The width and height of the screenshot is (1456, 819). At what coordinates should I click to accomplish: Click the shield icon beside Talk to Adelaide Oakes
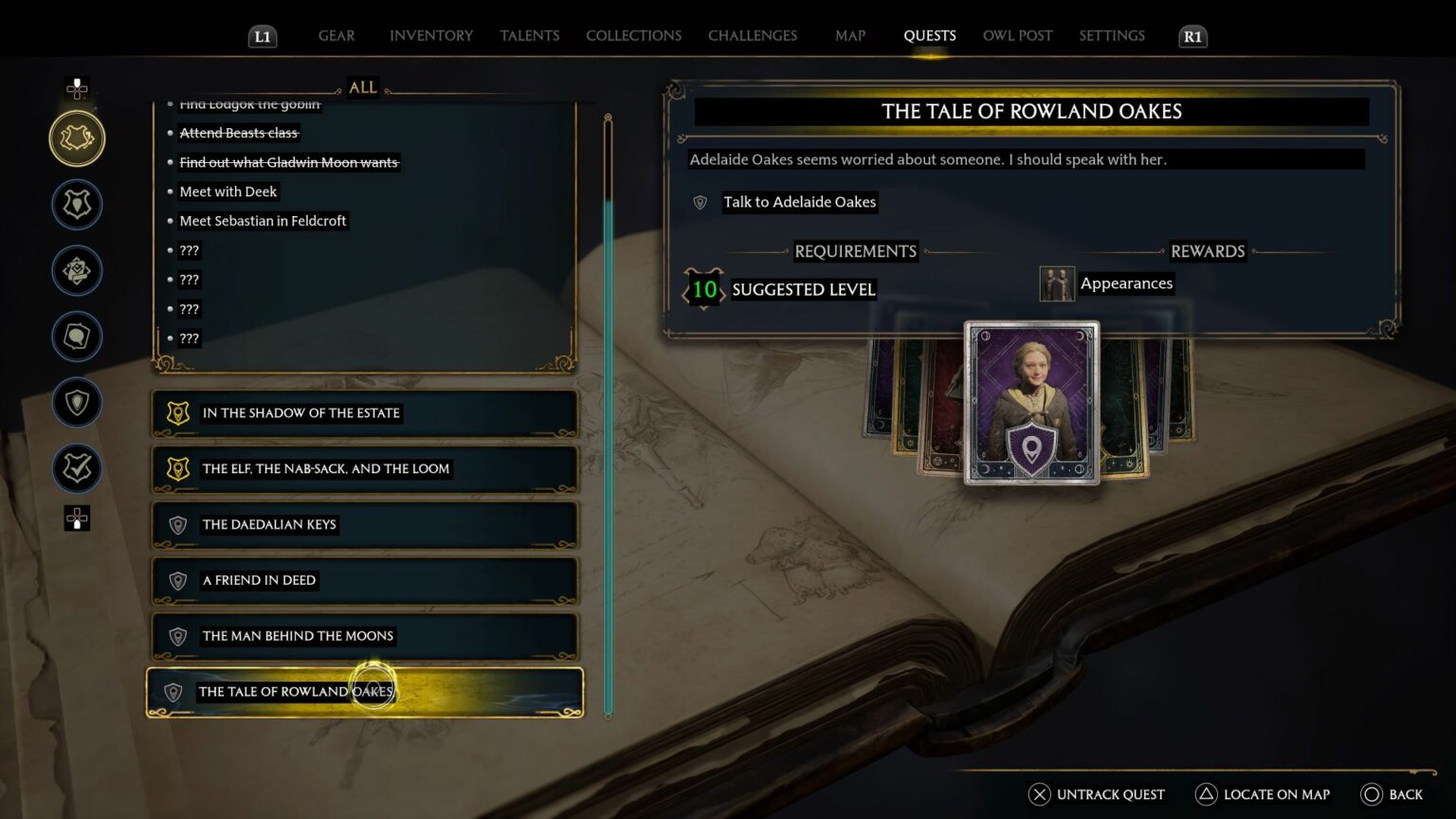pyautogui.click(x=699, y=202)
